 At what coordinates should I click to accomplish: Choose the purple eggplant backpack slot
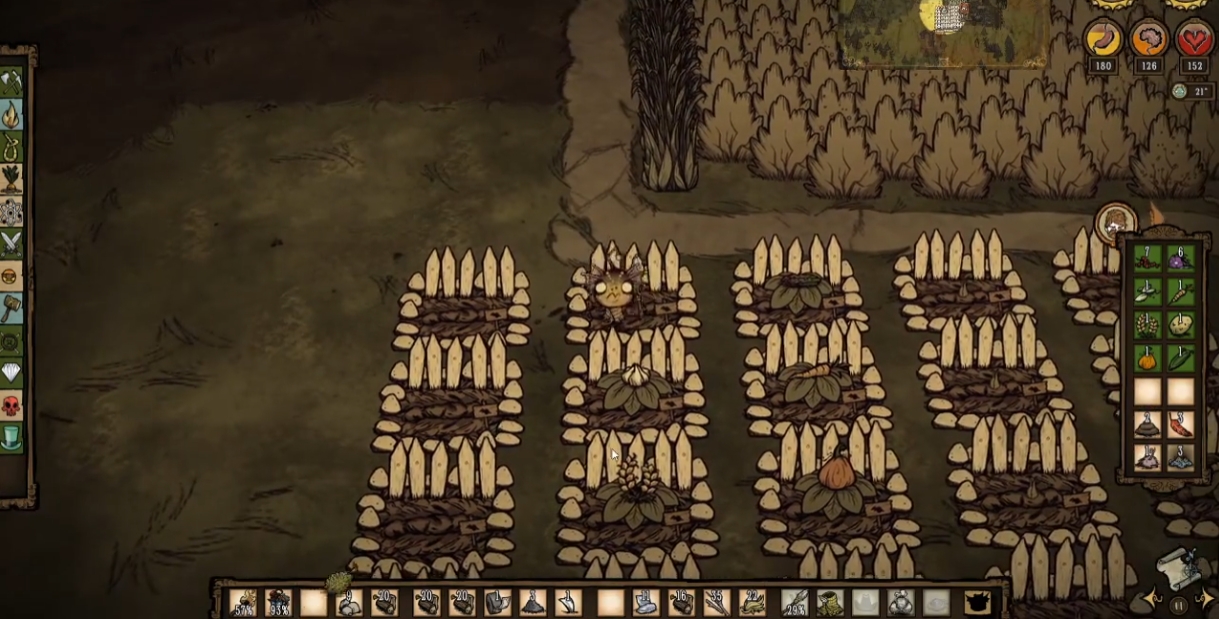1181,259
